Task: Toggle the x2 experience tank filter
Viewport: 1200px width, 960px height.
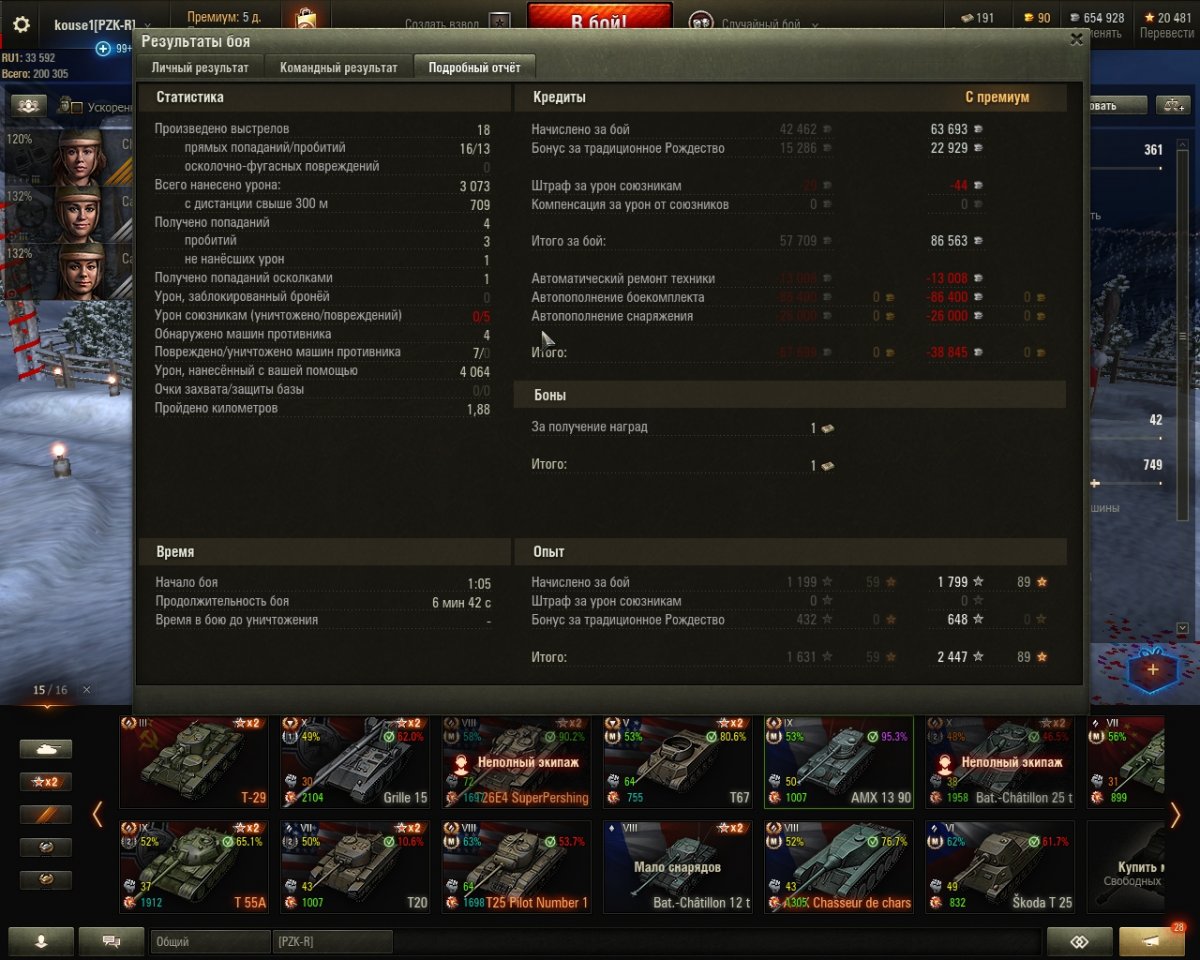Action: point(46,782)
